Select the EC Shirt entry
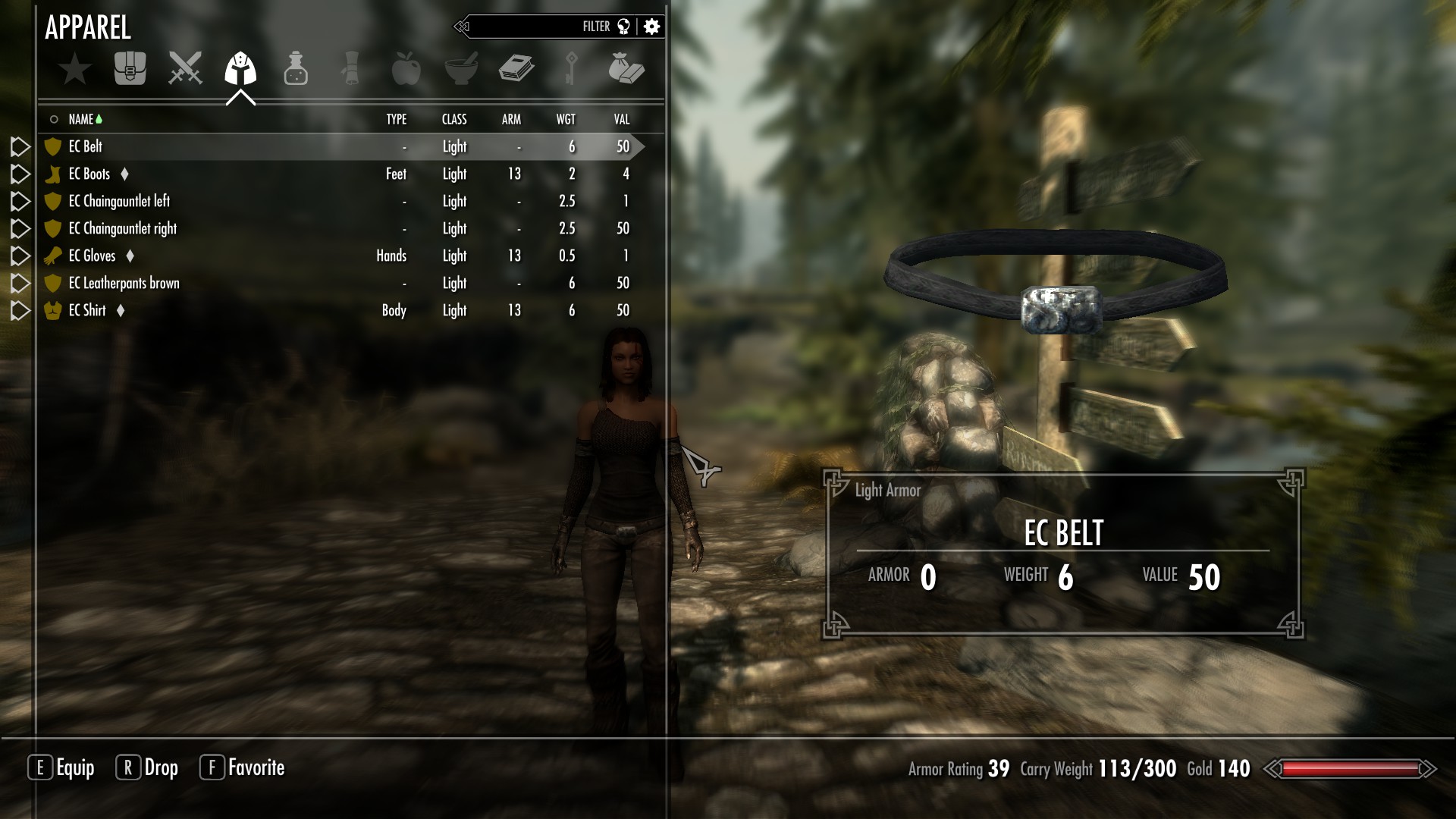The width and height of the screenshot is (1456, 819). [x=87, y=310]
